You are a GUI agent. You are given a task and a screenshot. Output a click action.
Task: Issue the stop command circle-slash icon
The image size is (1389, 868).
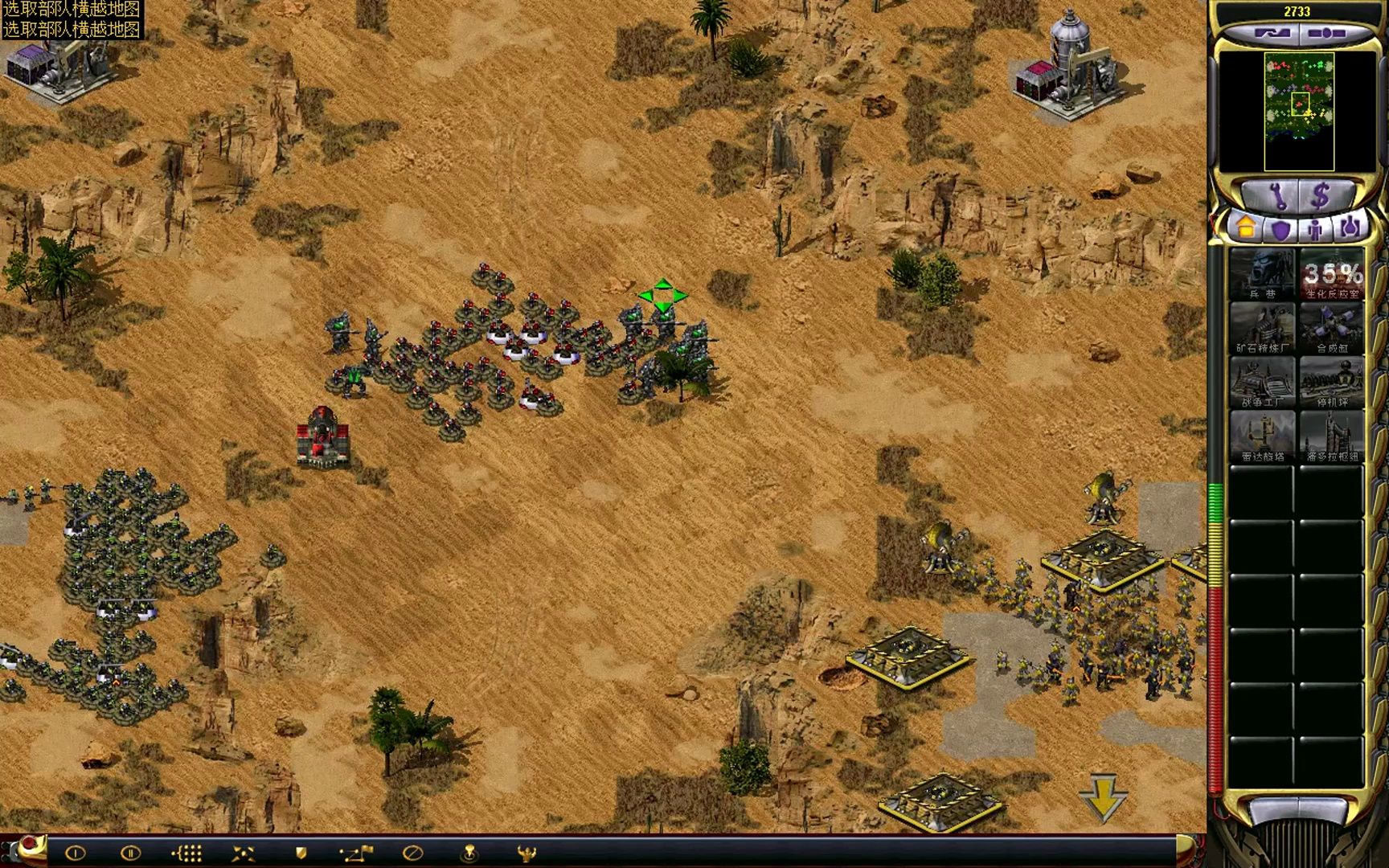point(412,853)
